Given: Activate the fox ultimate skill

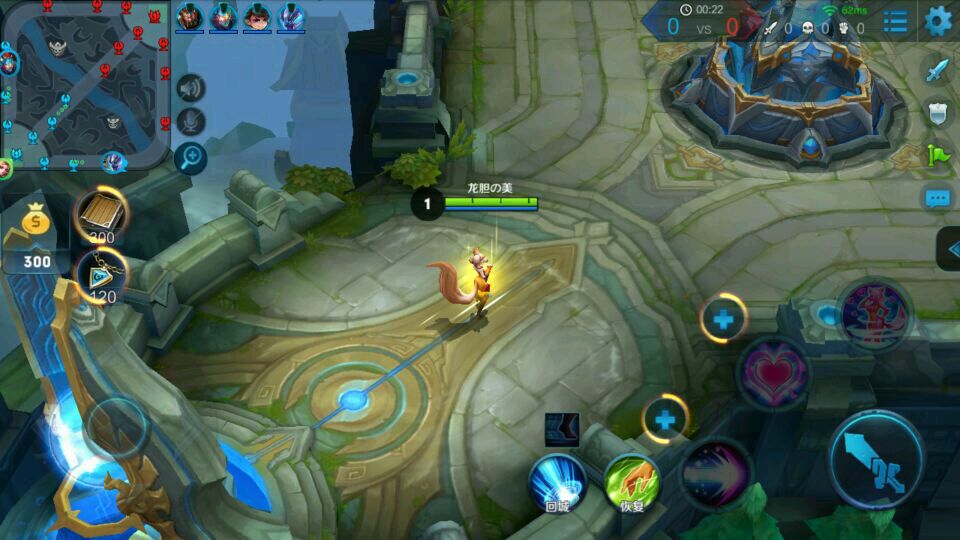Looking at the screenshot, I should (x=874, y=315).
